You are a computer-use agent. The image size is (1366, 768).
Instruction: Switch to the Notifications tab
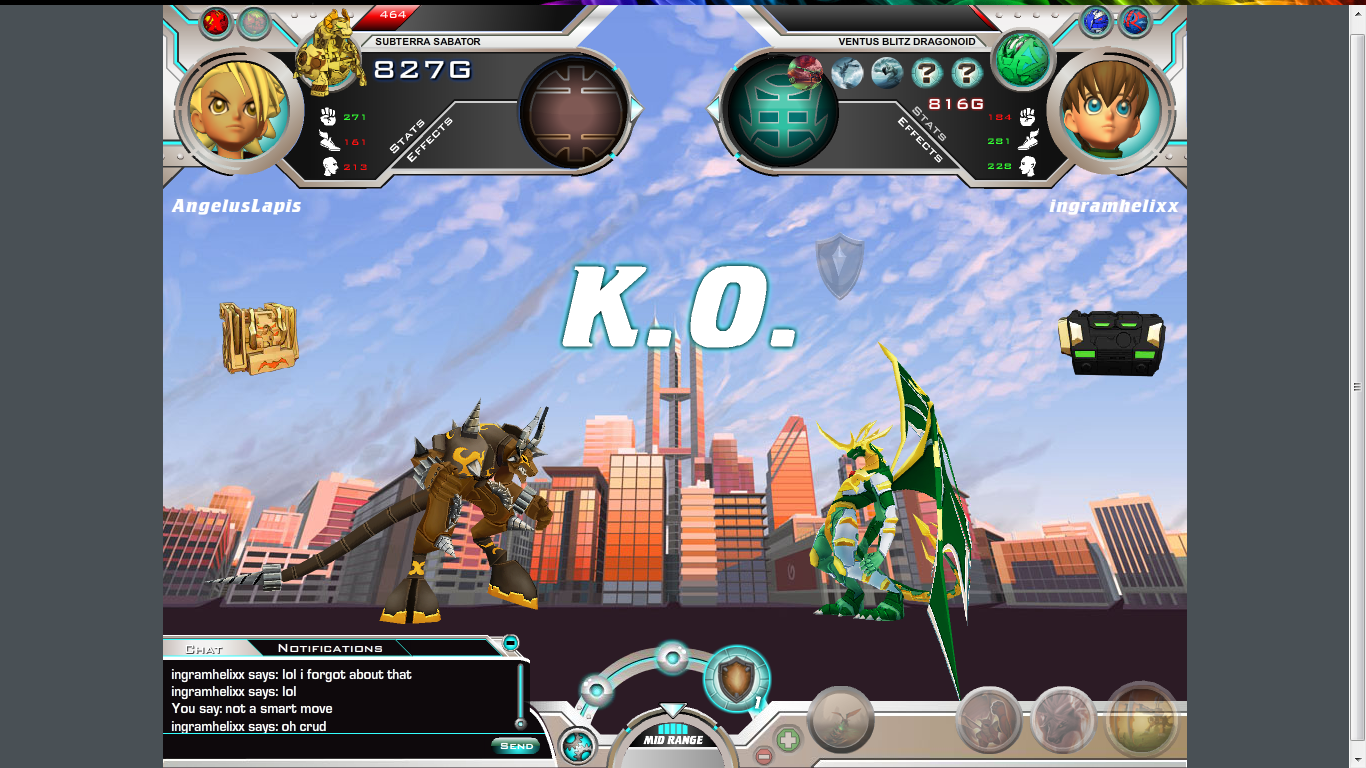click(330, 648)
